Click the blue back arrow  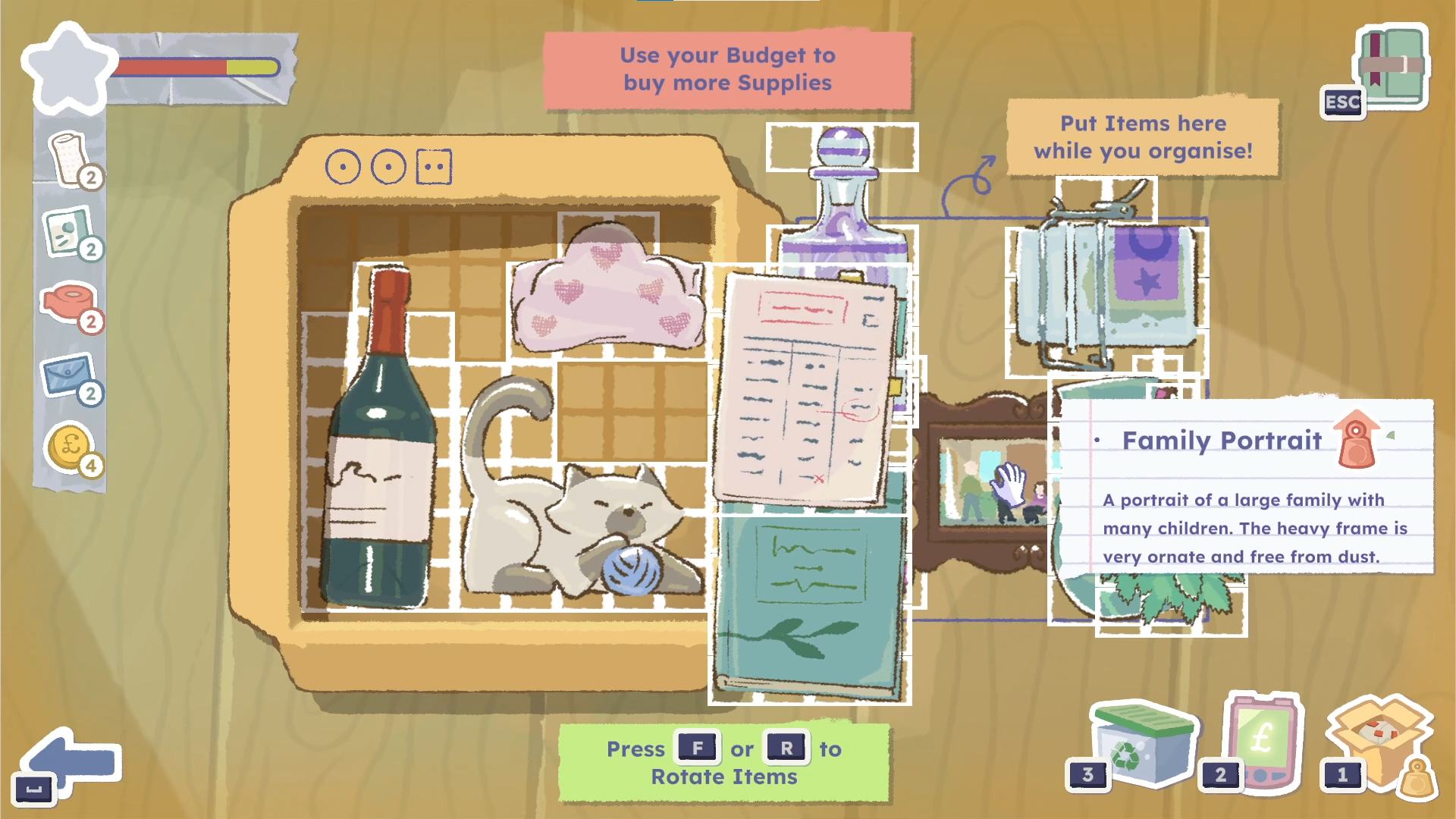(73, 762)
